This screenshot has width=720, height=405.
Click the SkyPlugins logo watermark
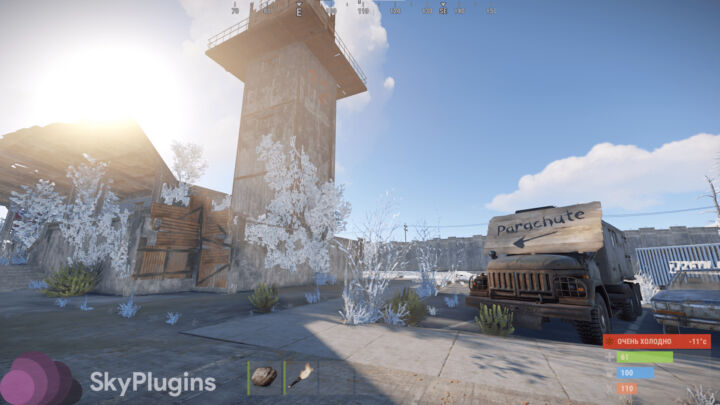coord(110,382)
